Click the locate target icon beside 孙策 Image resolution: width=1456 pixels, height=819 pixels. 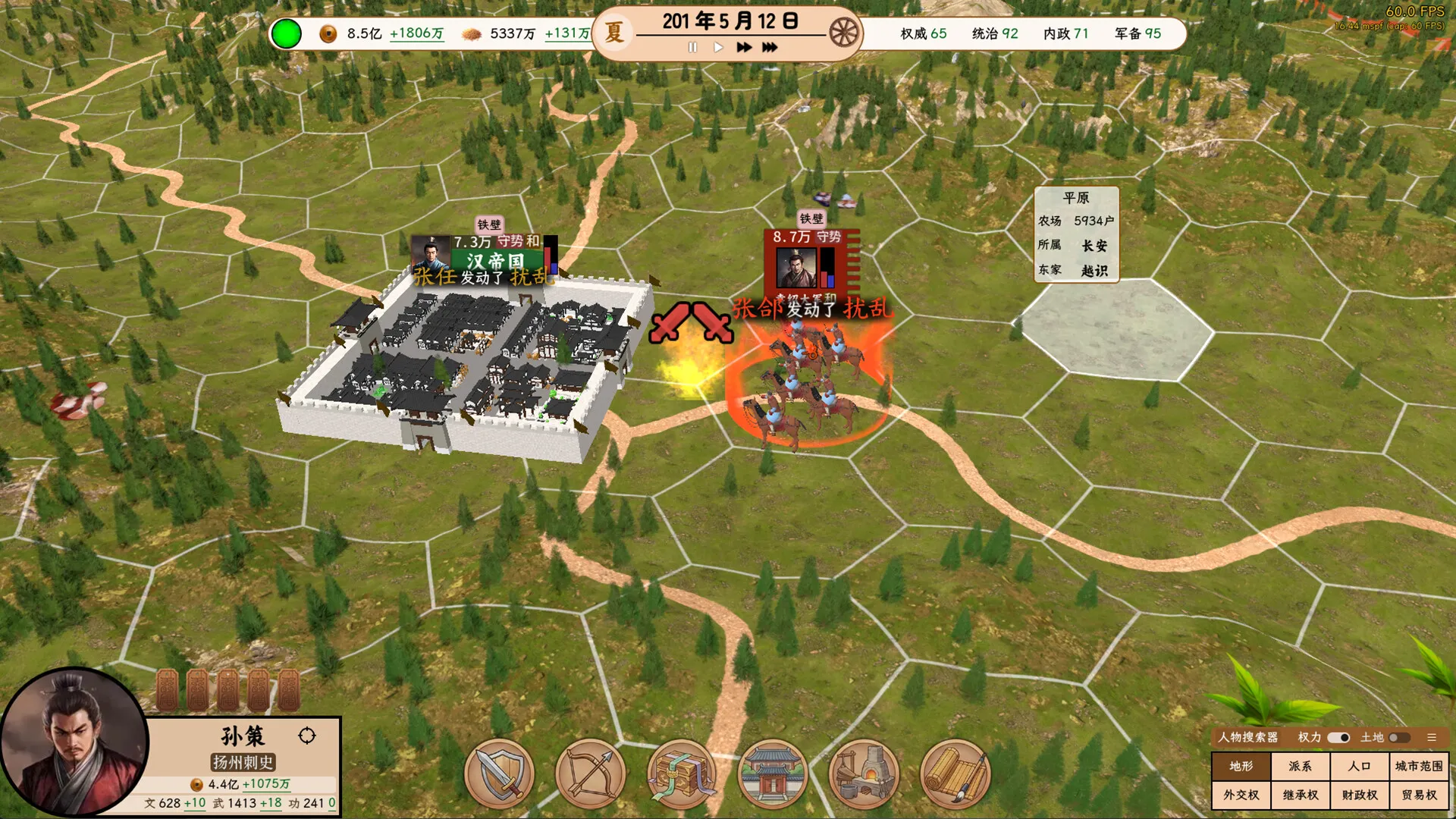tap(307, 736)
